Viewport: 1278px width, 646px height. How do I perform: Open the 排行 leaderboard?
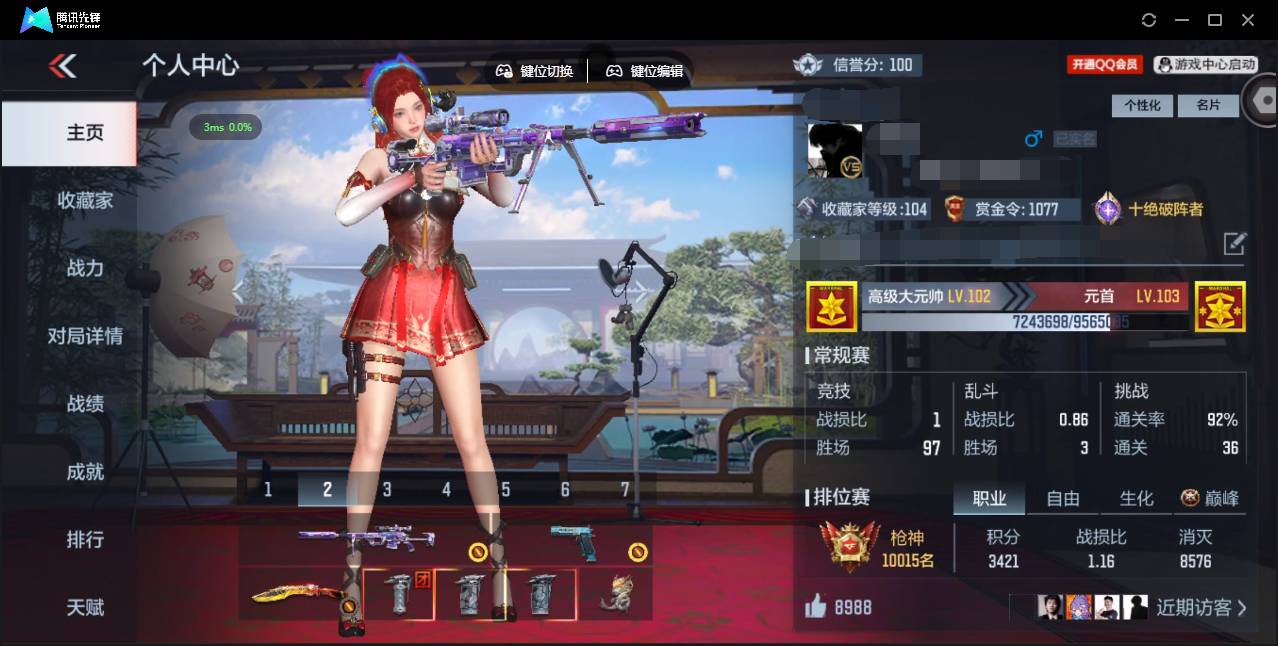click(85, 540)
